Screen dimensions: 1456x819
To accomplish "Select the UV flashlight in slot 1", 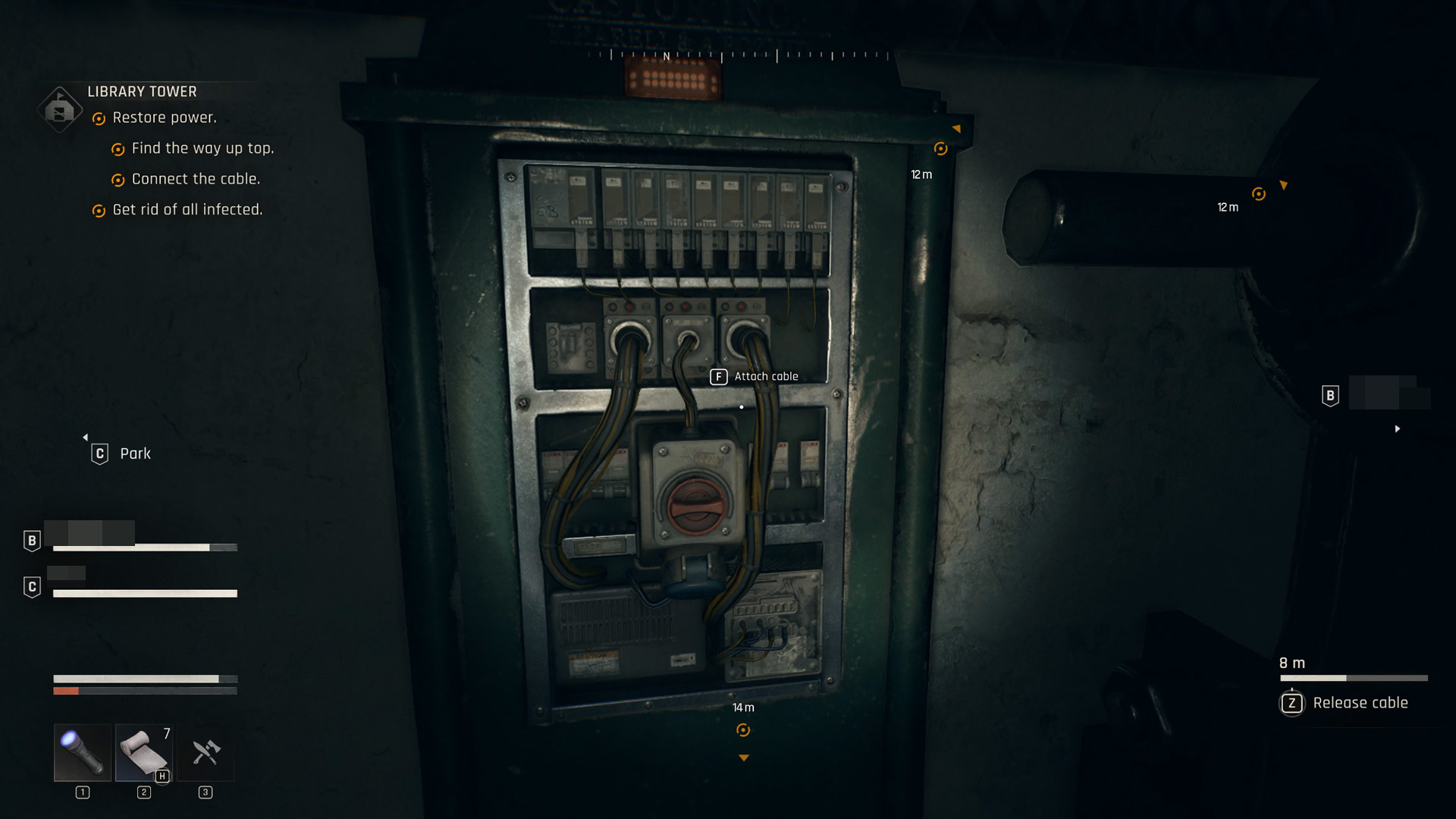I will [x=81, y=753].
